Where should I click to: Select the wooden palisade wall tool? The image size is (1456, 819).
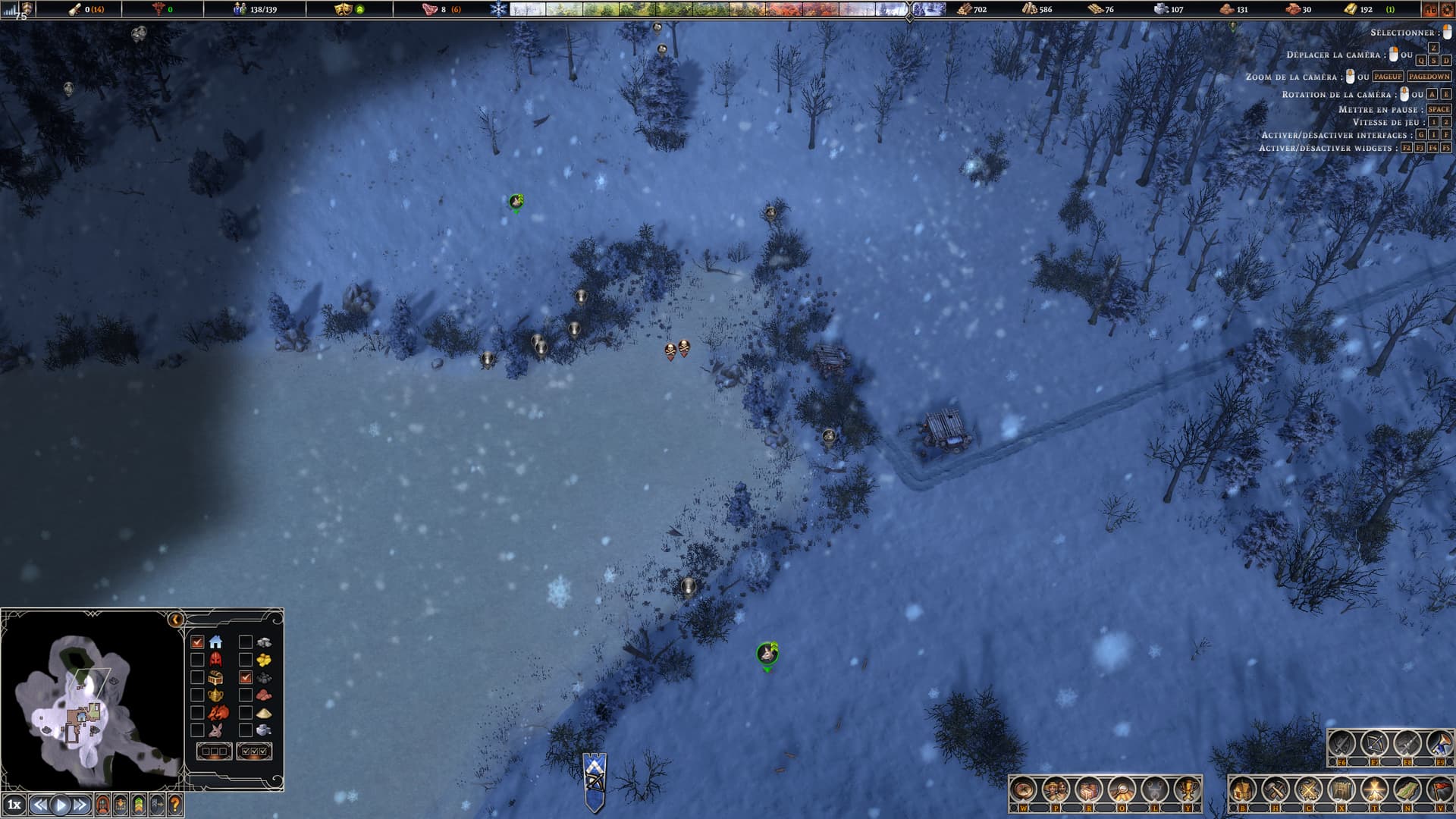(1341, 790)
